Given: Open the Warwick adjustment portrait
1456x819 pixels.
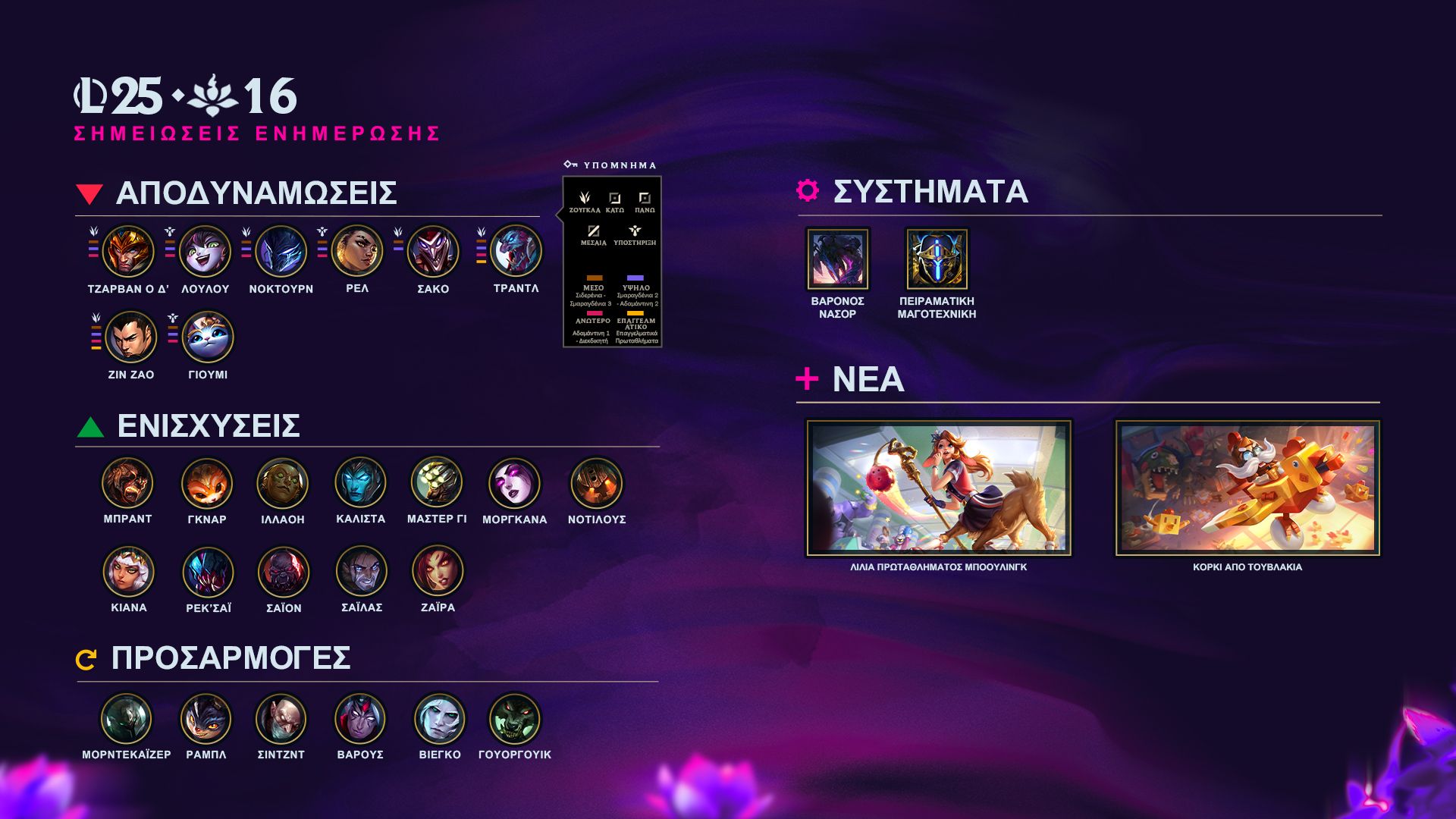Looking at the screenshot, I should point(515,719).
